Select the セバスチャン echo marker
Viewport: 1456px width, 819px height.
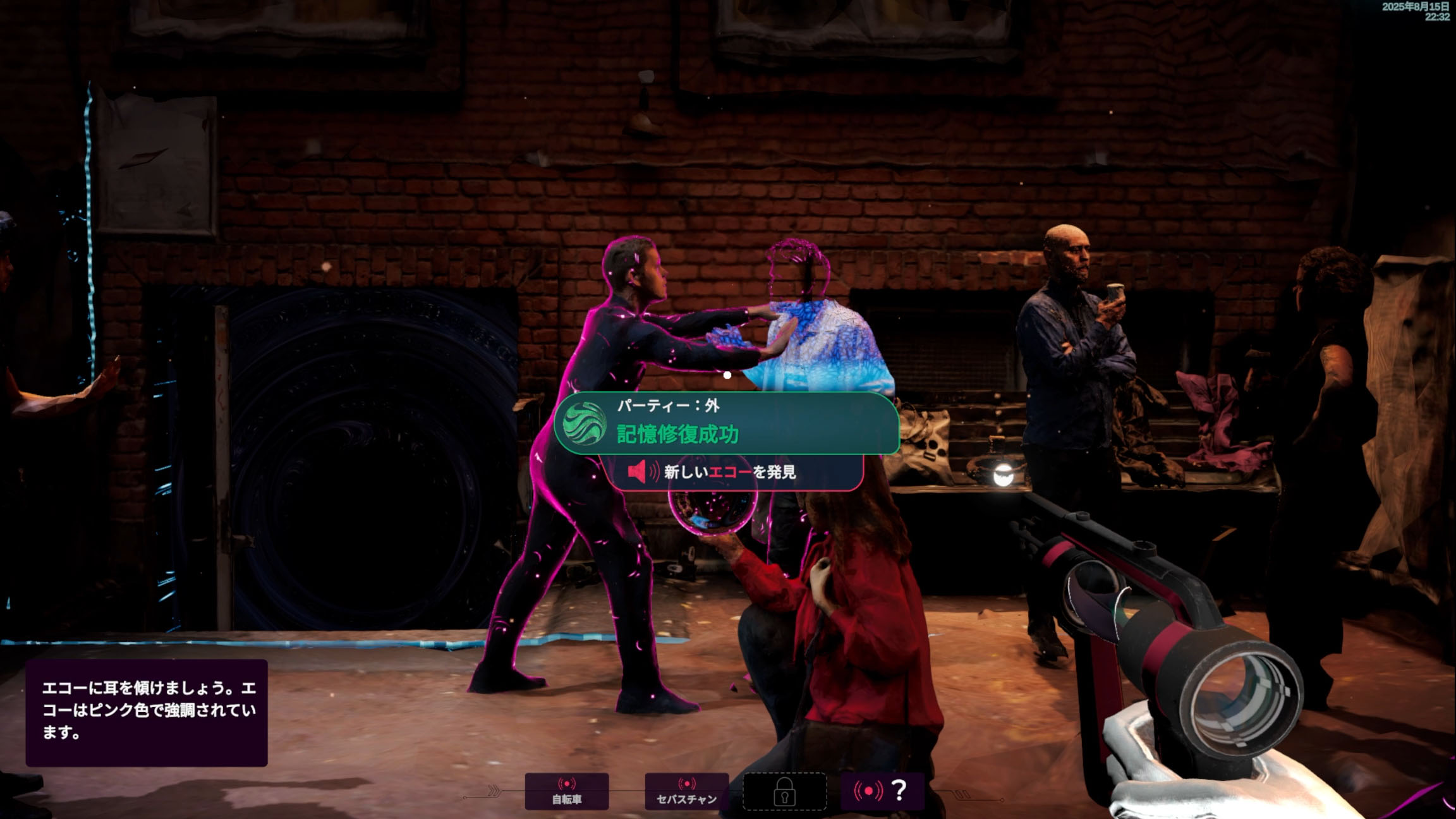686,791
